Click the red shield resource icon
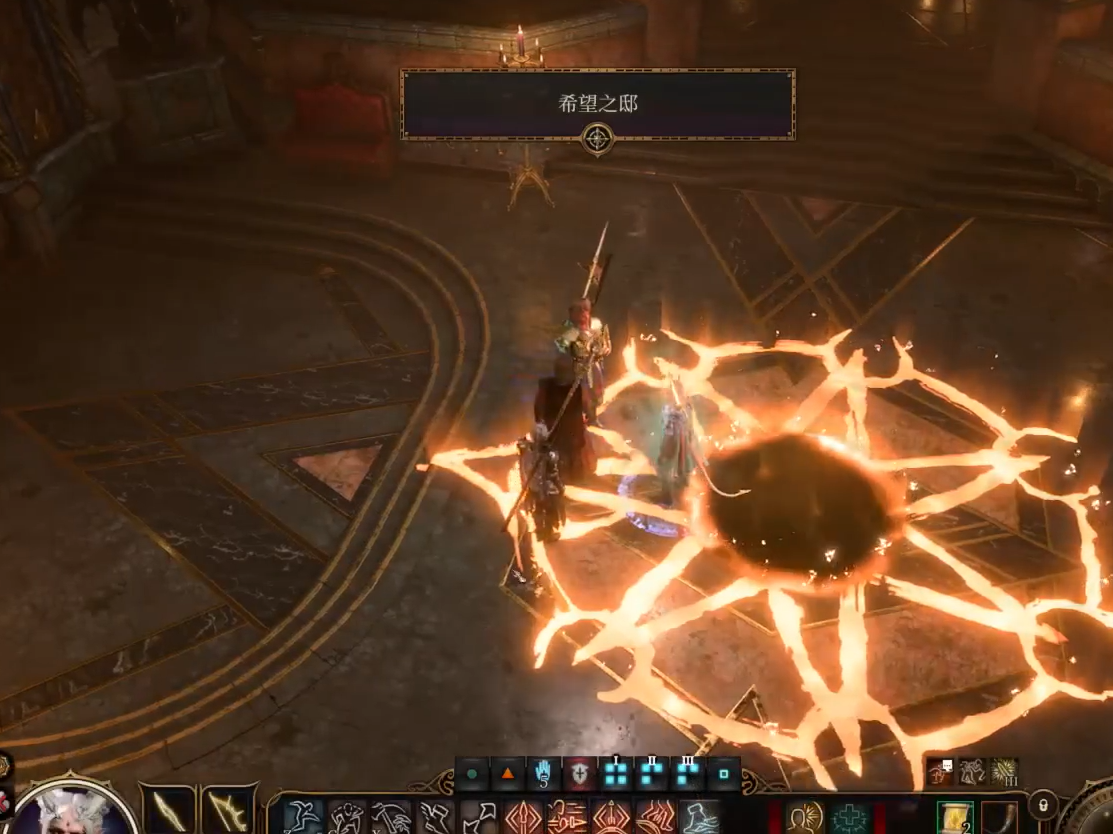Image resolution: width=1113 pixels, height=834 pixels. tap(580, 774)
